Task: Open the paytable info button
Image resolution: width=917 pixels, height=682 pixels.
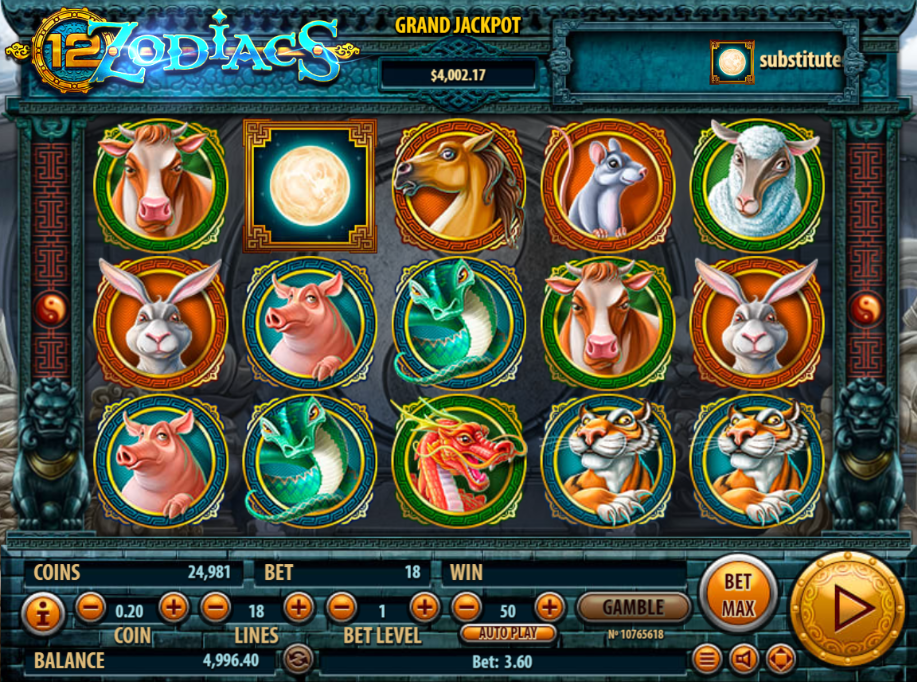Action: [x=37, y=610]
